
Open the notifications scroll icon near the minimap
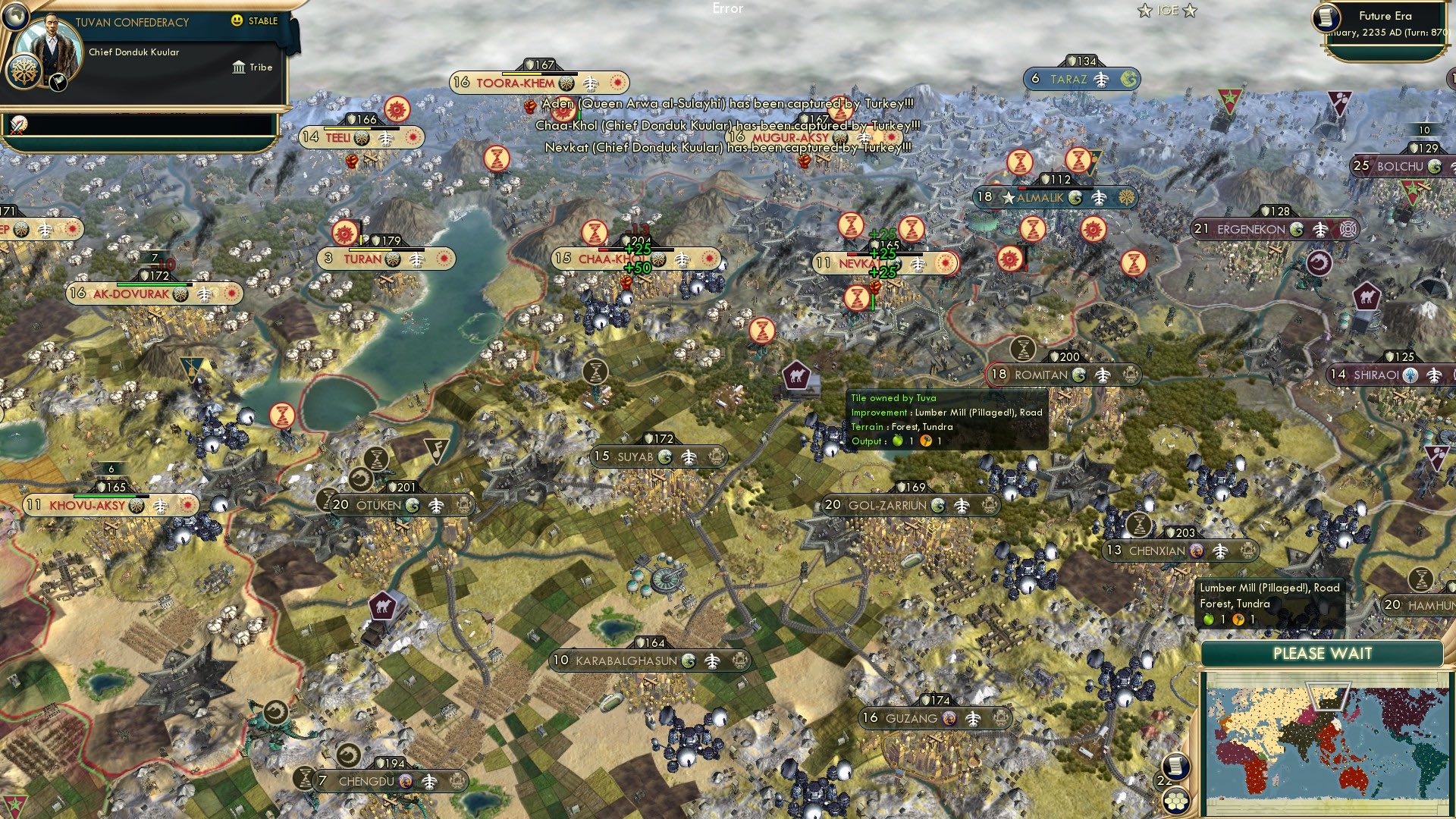pyautogui.click(x=1175, y=767)
